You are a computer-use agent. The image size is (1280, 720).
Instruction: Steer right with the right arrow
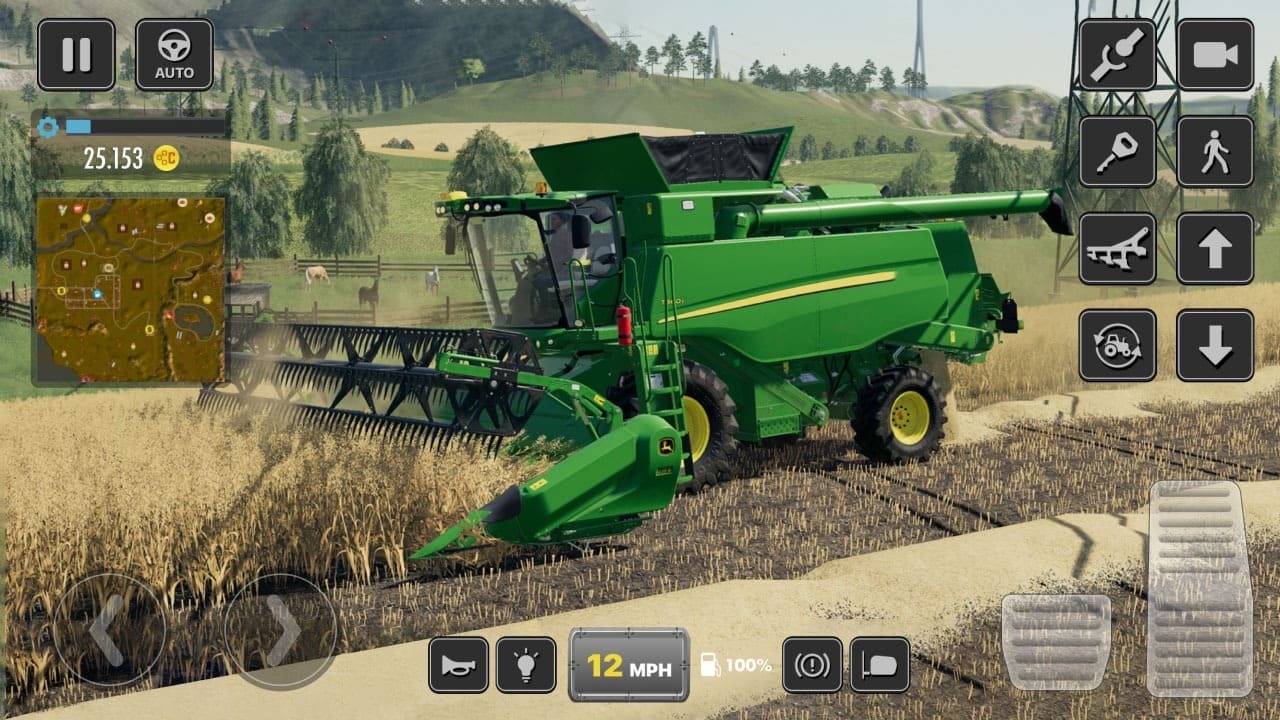point(281,630)
